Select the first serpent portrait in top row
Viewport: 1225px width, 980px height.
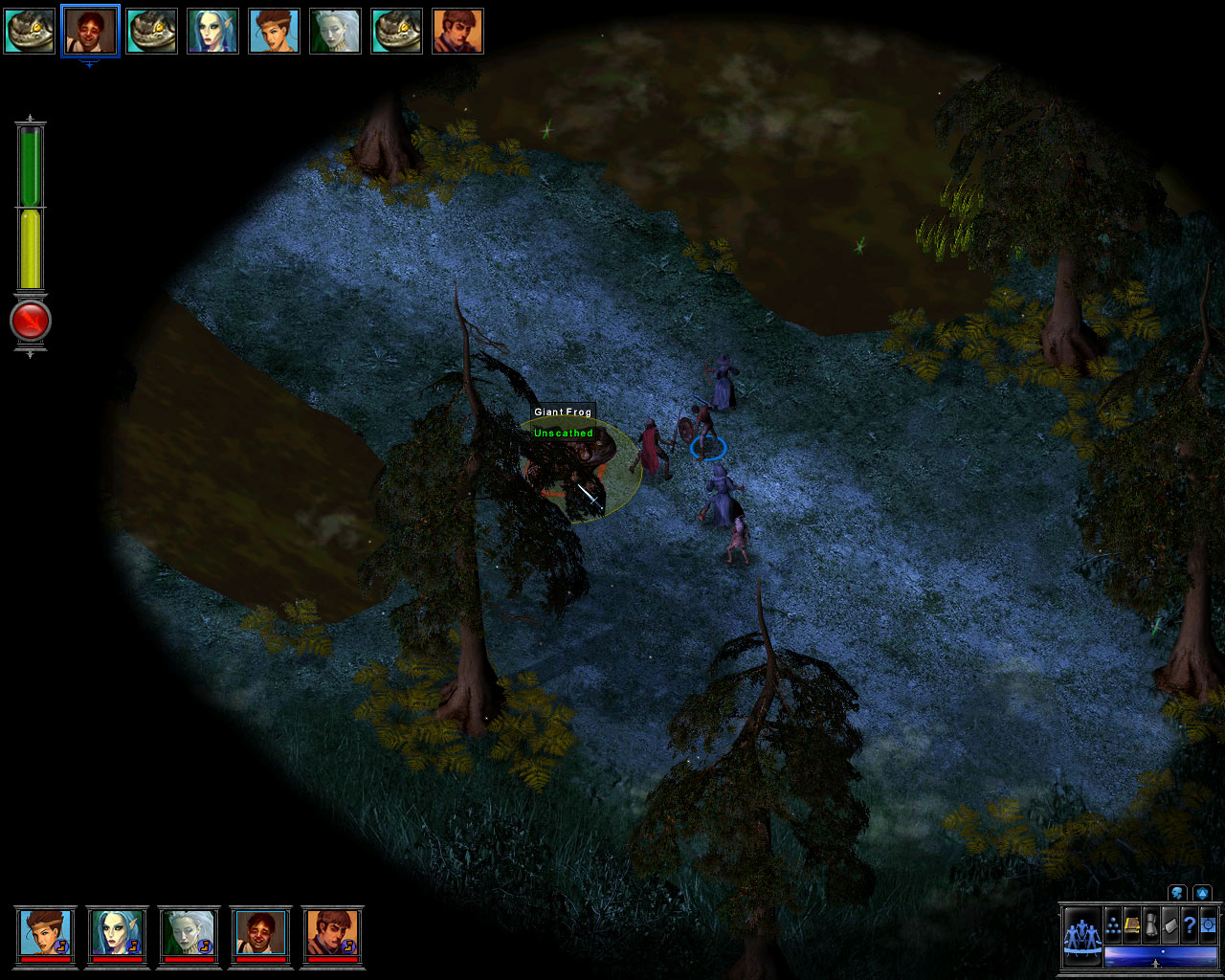29,31
